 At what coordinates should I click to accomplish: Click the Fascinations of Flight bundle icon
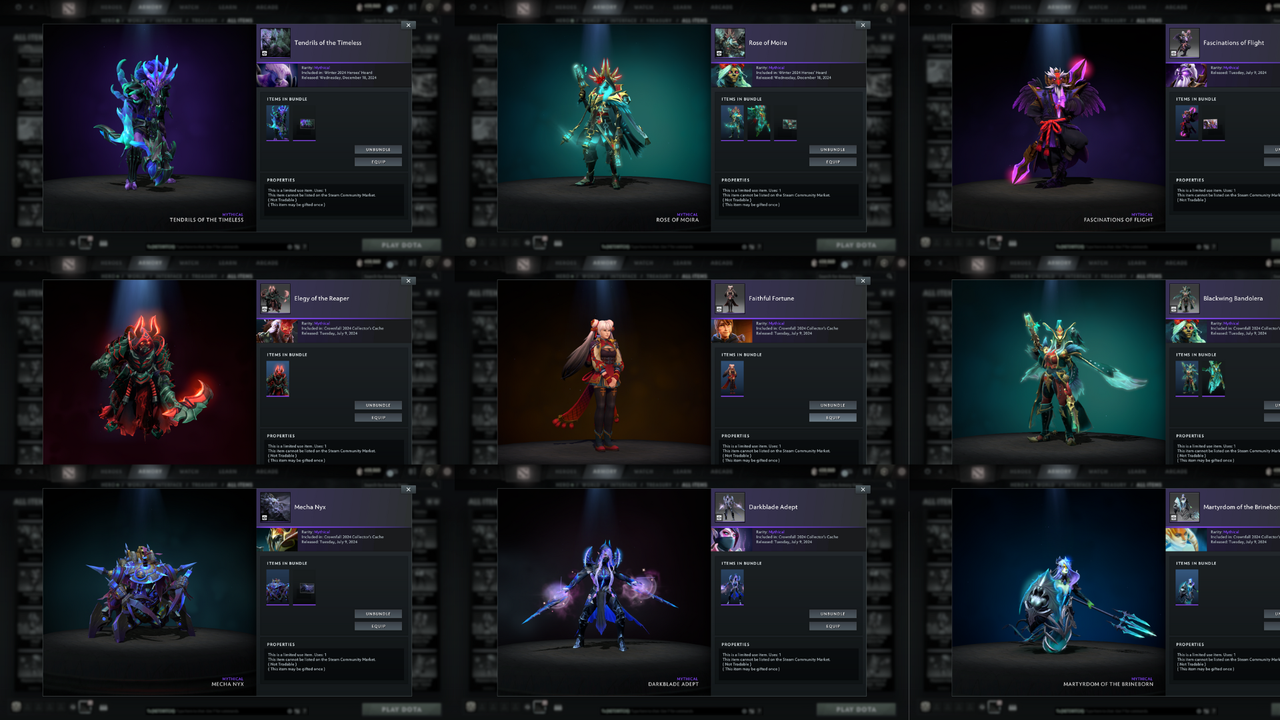(1184, 43)
